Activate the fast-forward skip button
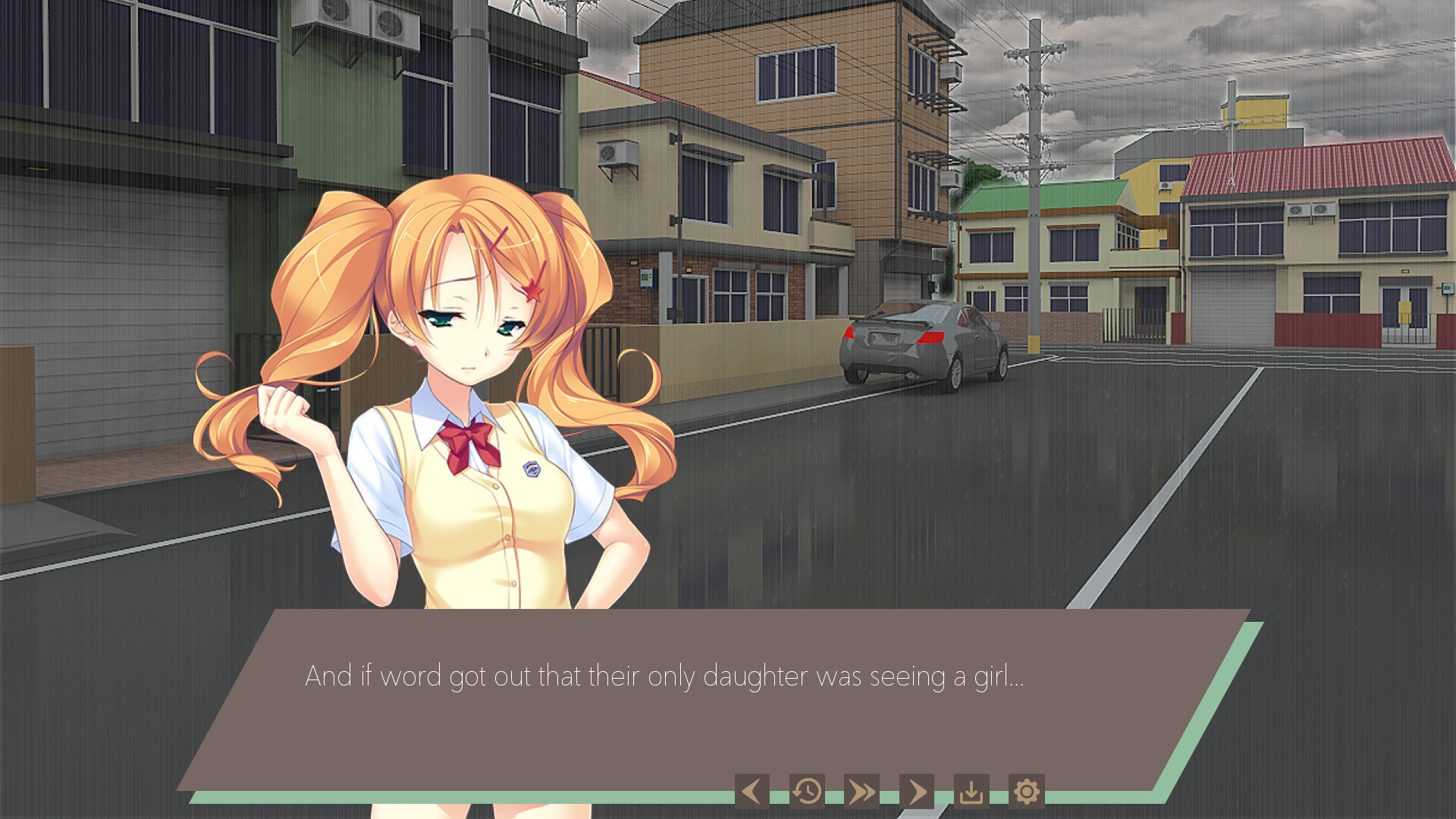This screenshot has height=819, width=1456. coord(861,792)
